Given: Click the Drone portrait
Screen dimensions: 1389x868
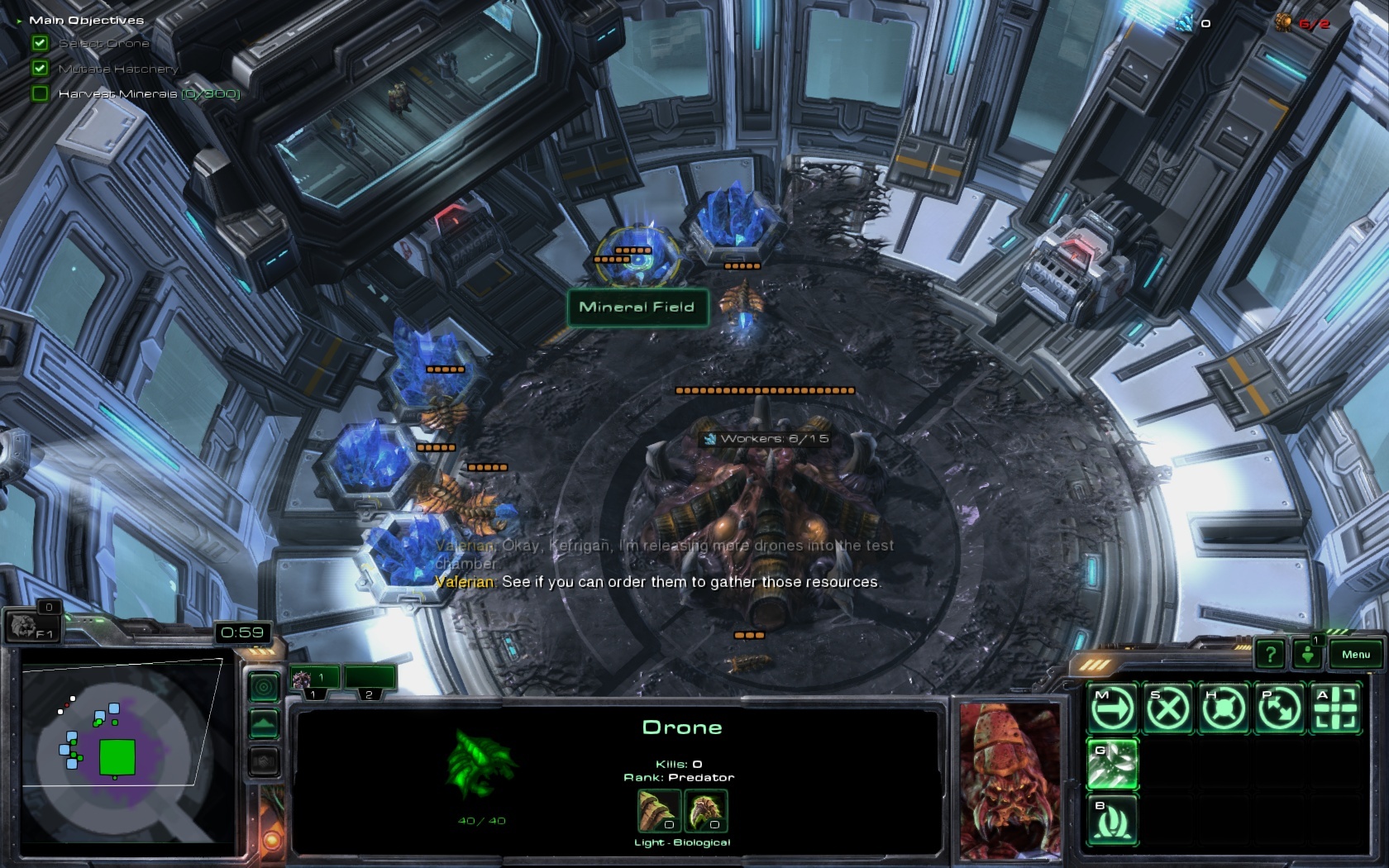Looking at the screenshot, I should [1010, 780].
